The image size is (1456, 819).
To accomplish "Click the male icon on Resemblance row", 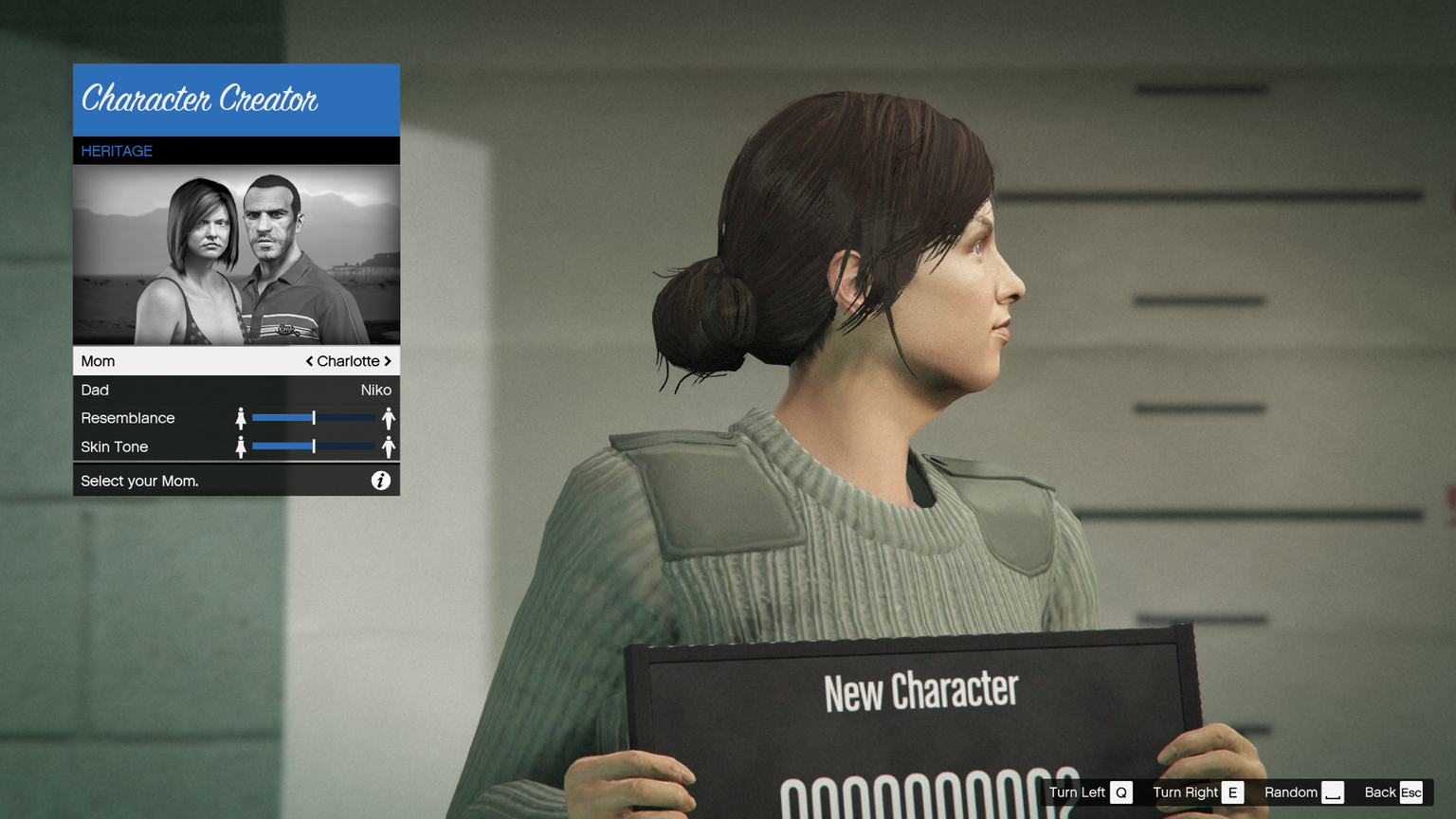I will 388,418.
